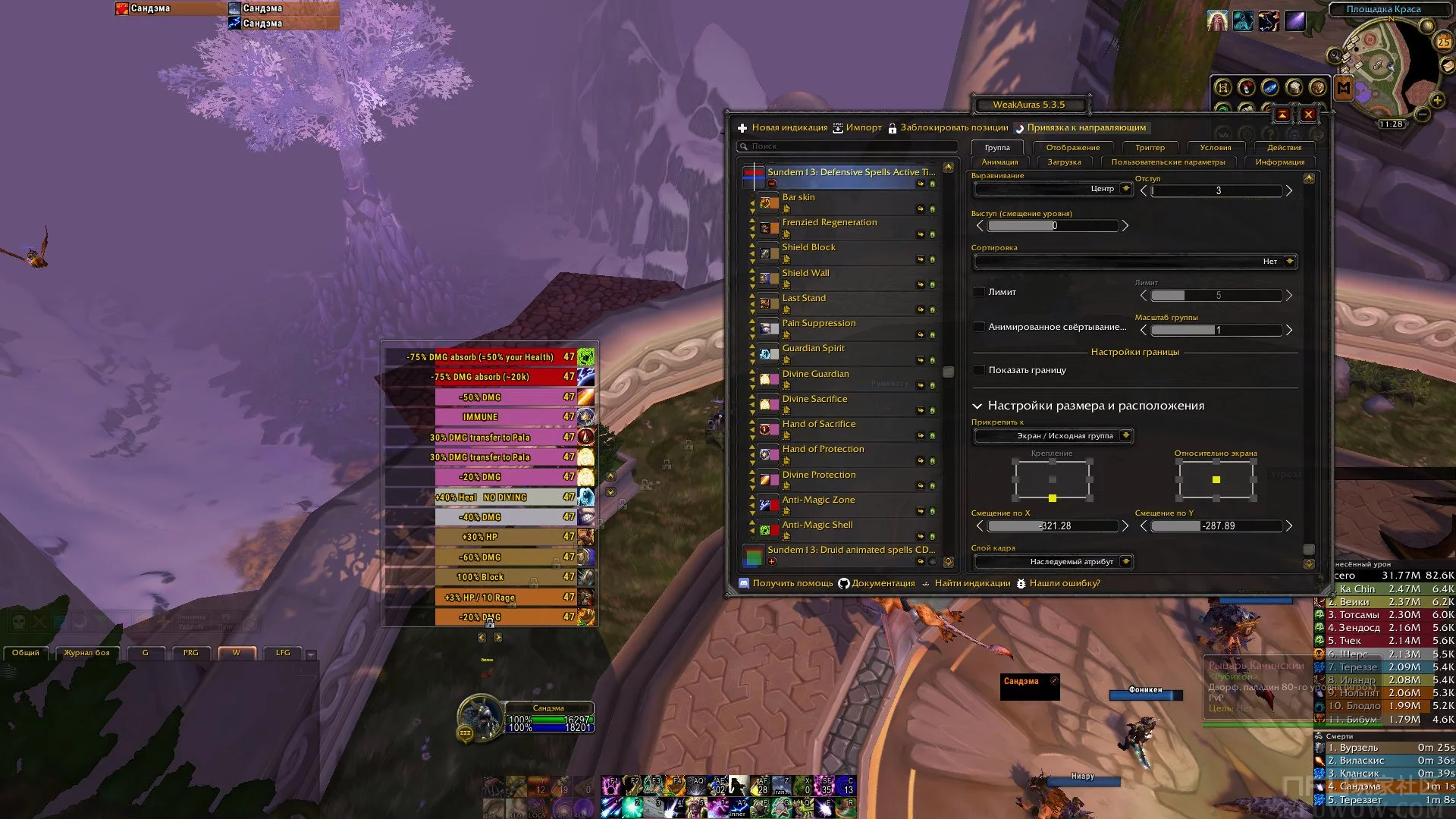This screenshot has width=1456, height=819.
Task: Open the Документация link
Action: (876, 583)
